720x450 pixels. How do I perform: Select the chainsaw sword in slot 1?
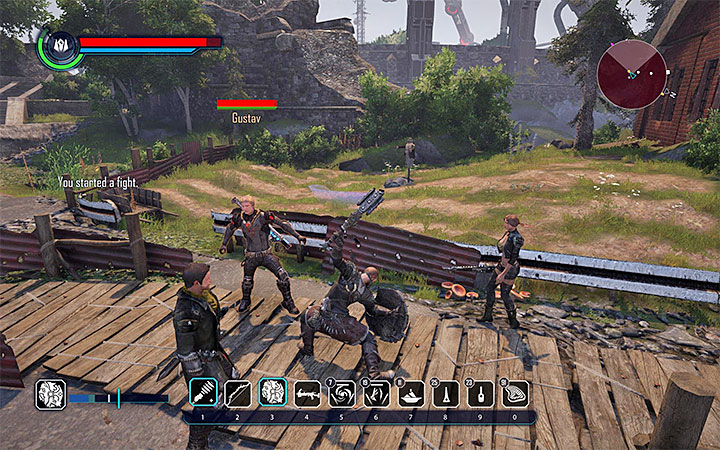(203, 392)
